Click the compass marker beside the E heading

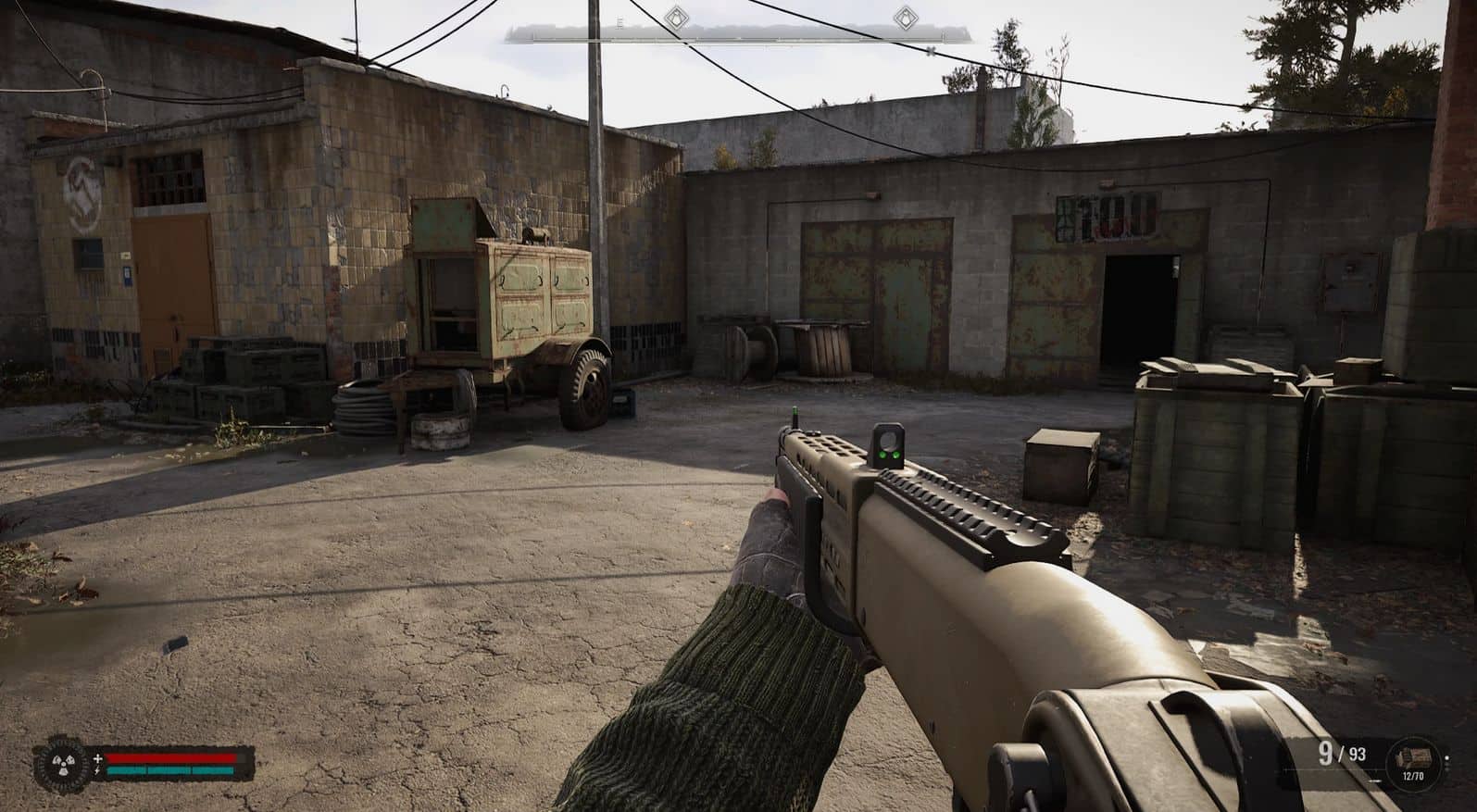(x=679, y=17)
